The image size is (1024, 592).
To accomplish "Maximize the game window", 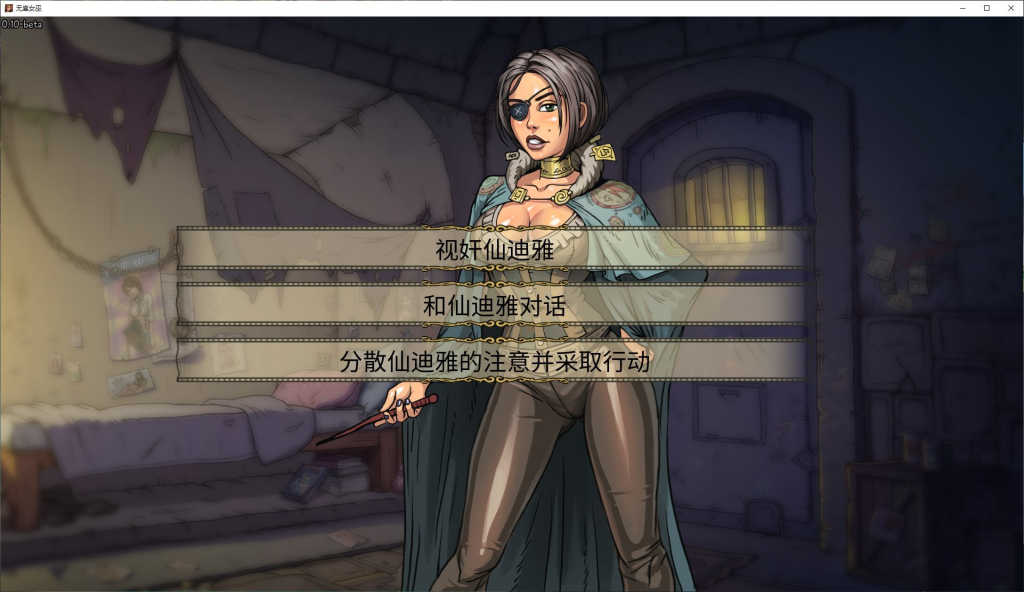I will (986, 7).
